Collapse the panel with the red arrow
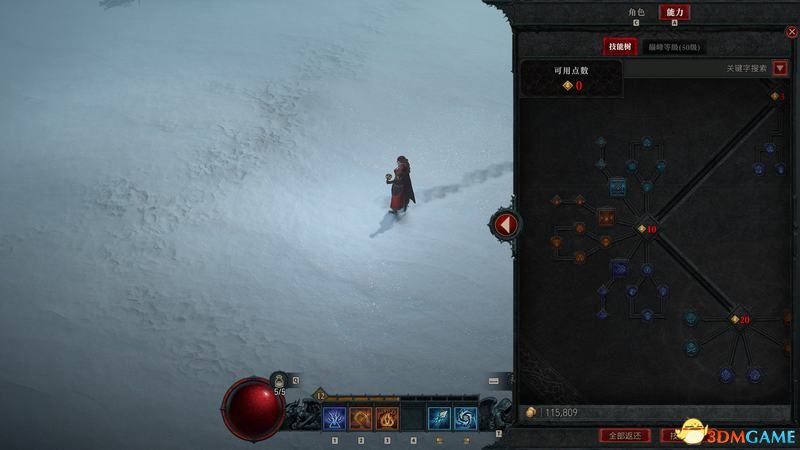Image resolution: width=800 pixels, height=450 pixels. tap(505, 225)
